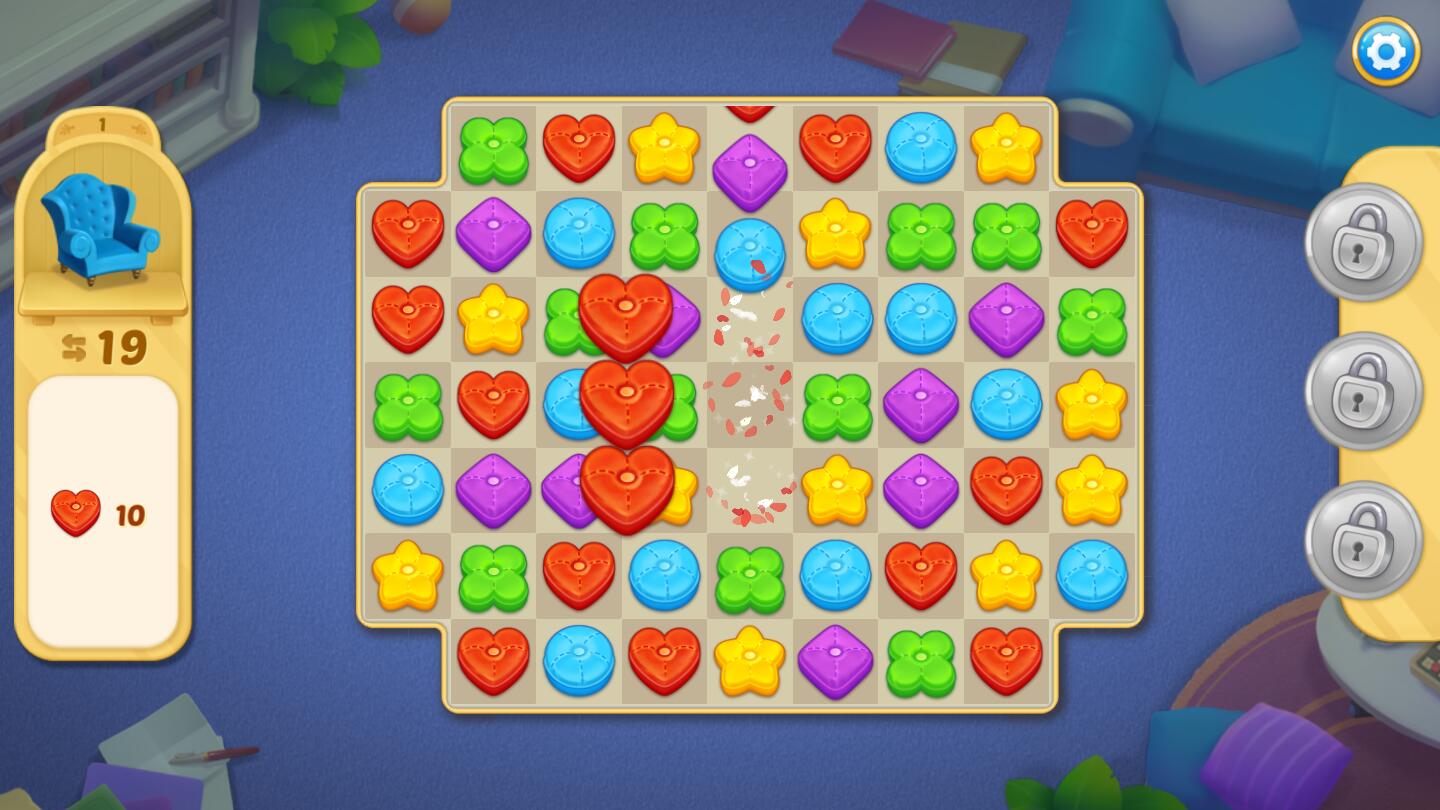Screen dimensions: 1440x810
Task: Select the yellow star tile in the bottom row
Action: (749, 661)
